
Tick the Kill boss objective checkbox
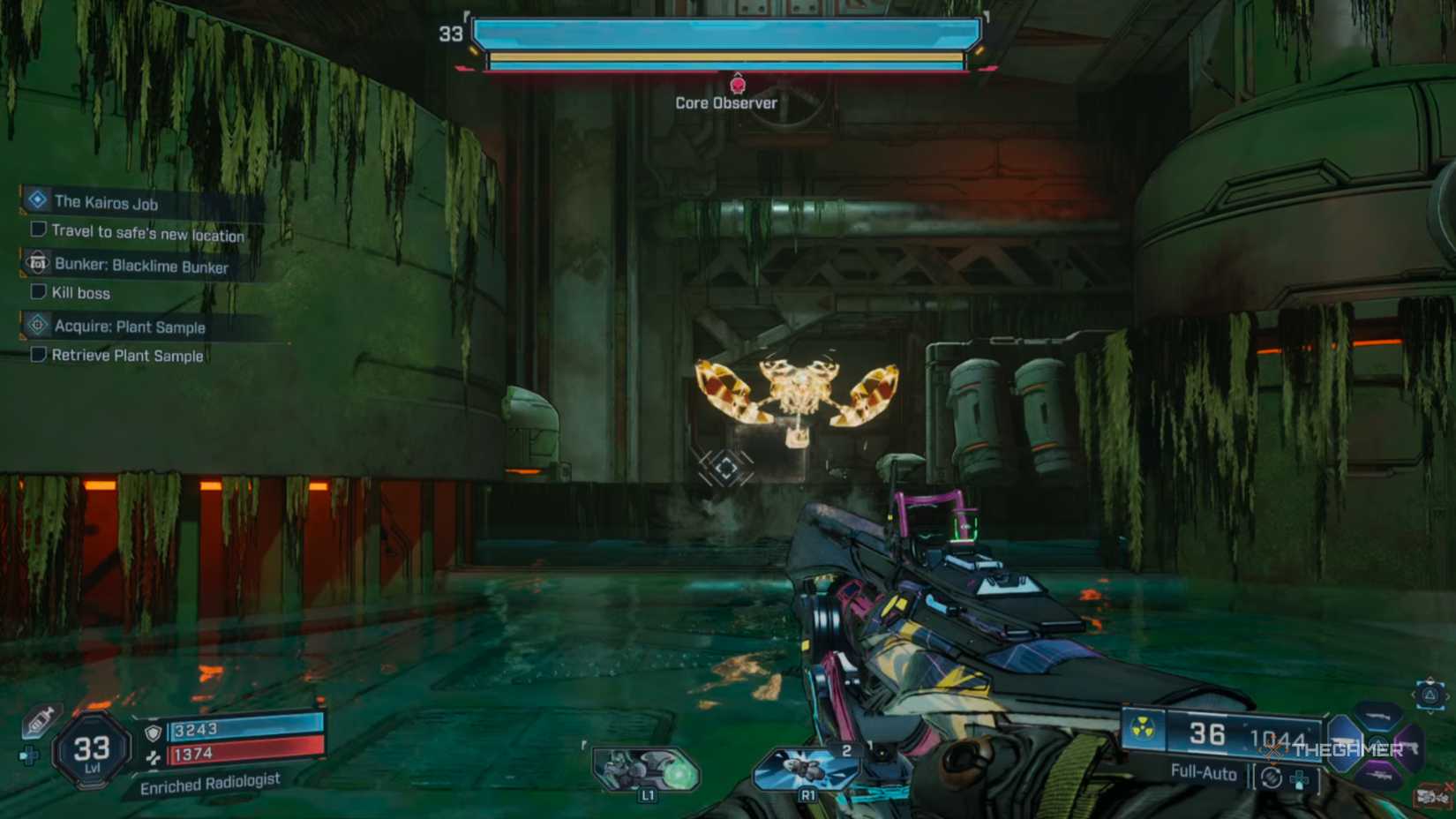tap(38, 291)
